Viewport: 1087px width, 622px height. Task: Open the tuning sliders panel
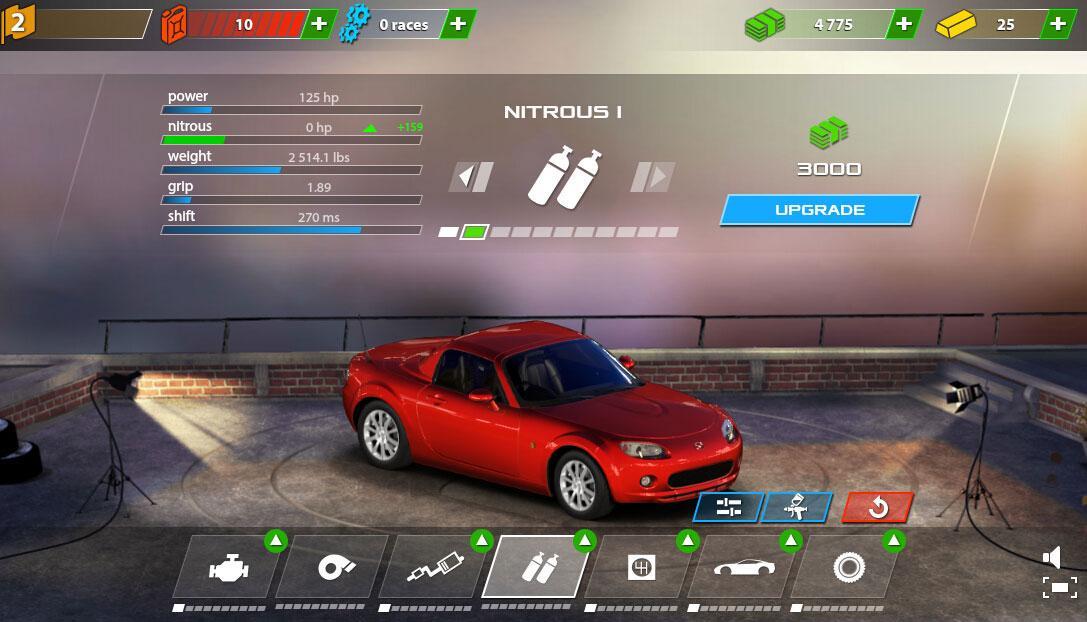pyautogui.click(x=728, y=507)
